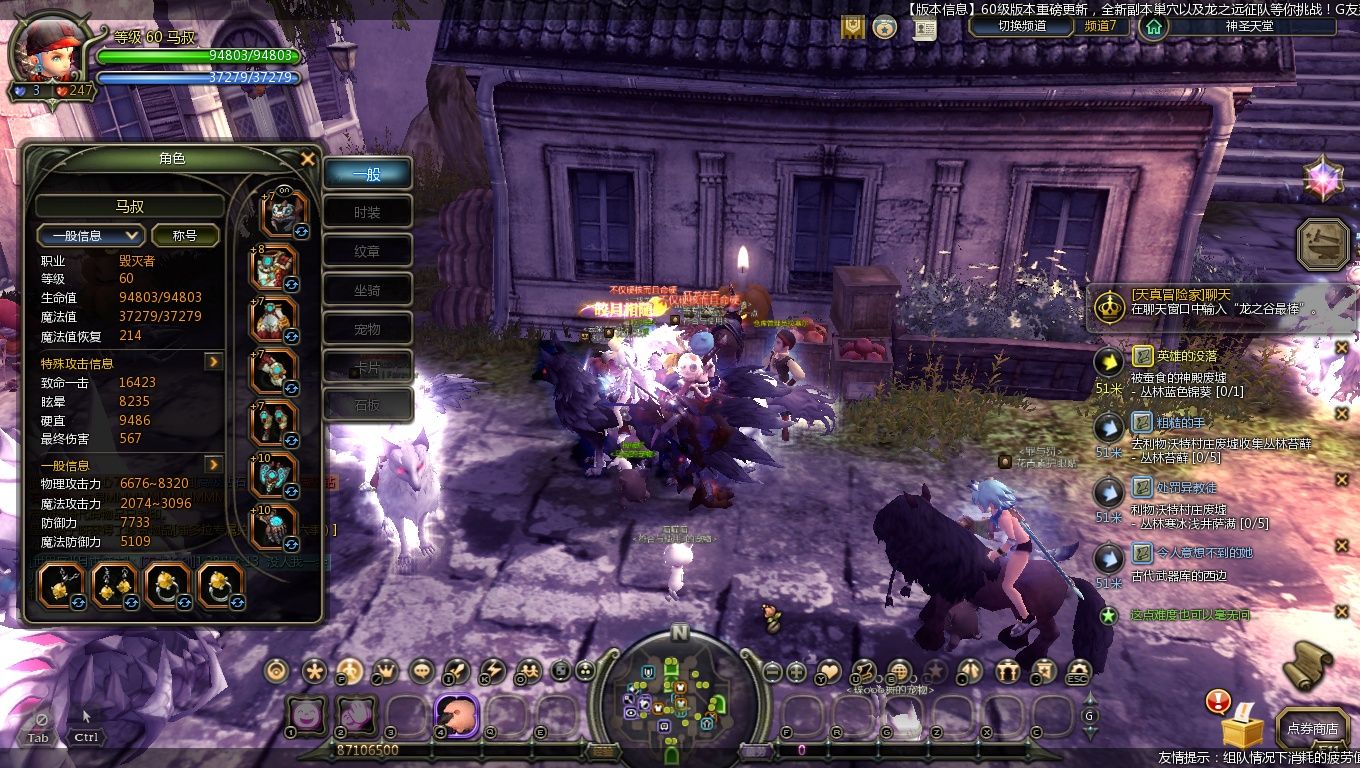Image resolution: width=1360 pixels, height=768 pixels.
Task: Open the 一般信息 dropdown
Action: point(91,235)
